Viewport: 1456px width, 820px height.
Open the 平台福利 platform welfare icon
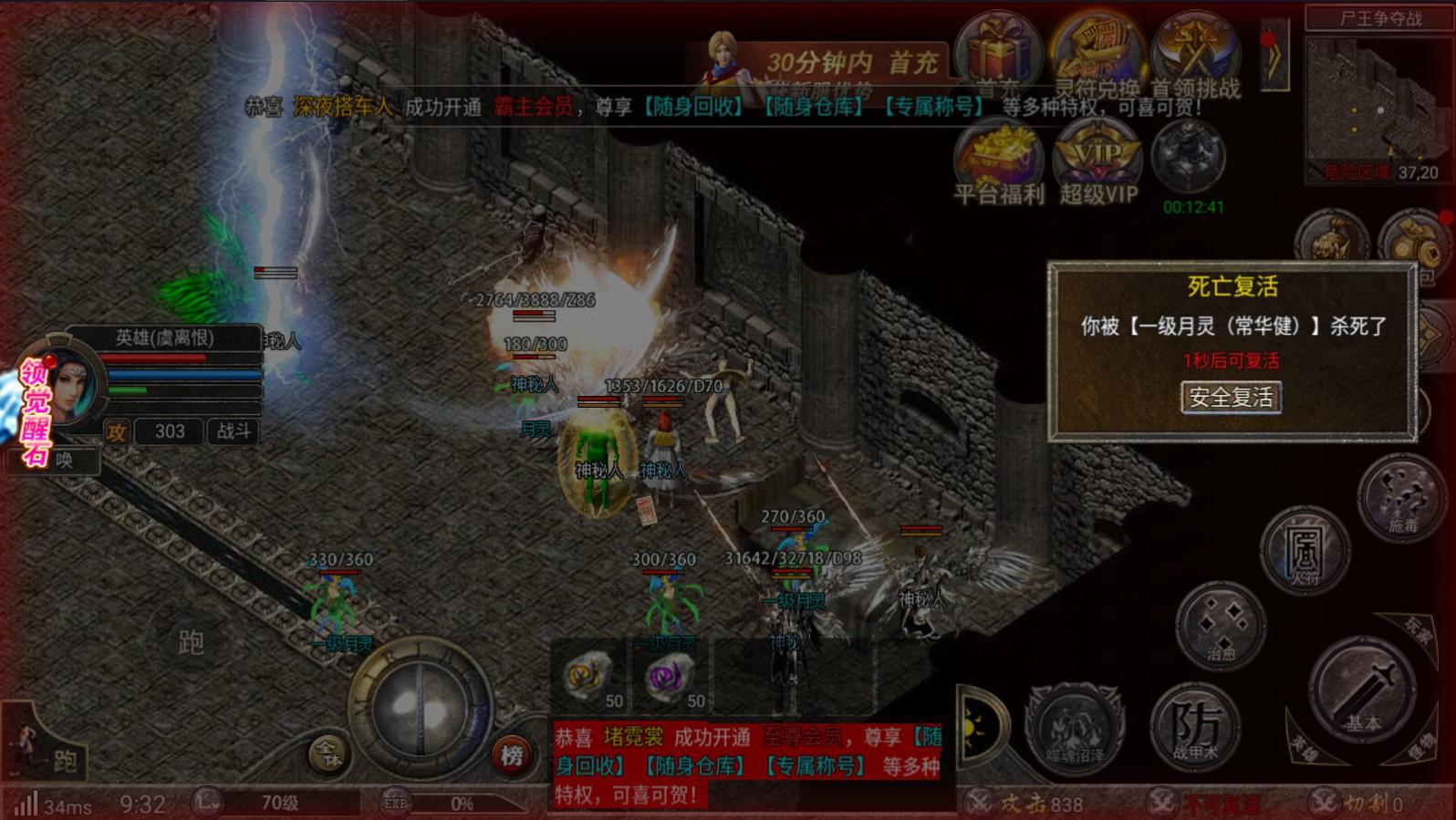[x=999, y=155]
